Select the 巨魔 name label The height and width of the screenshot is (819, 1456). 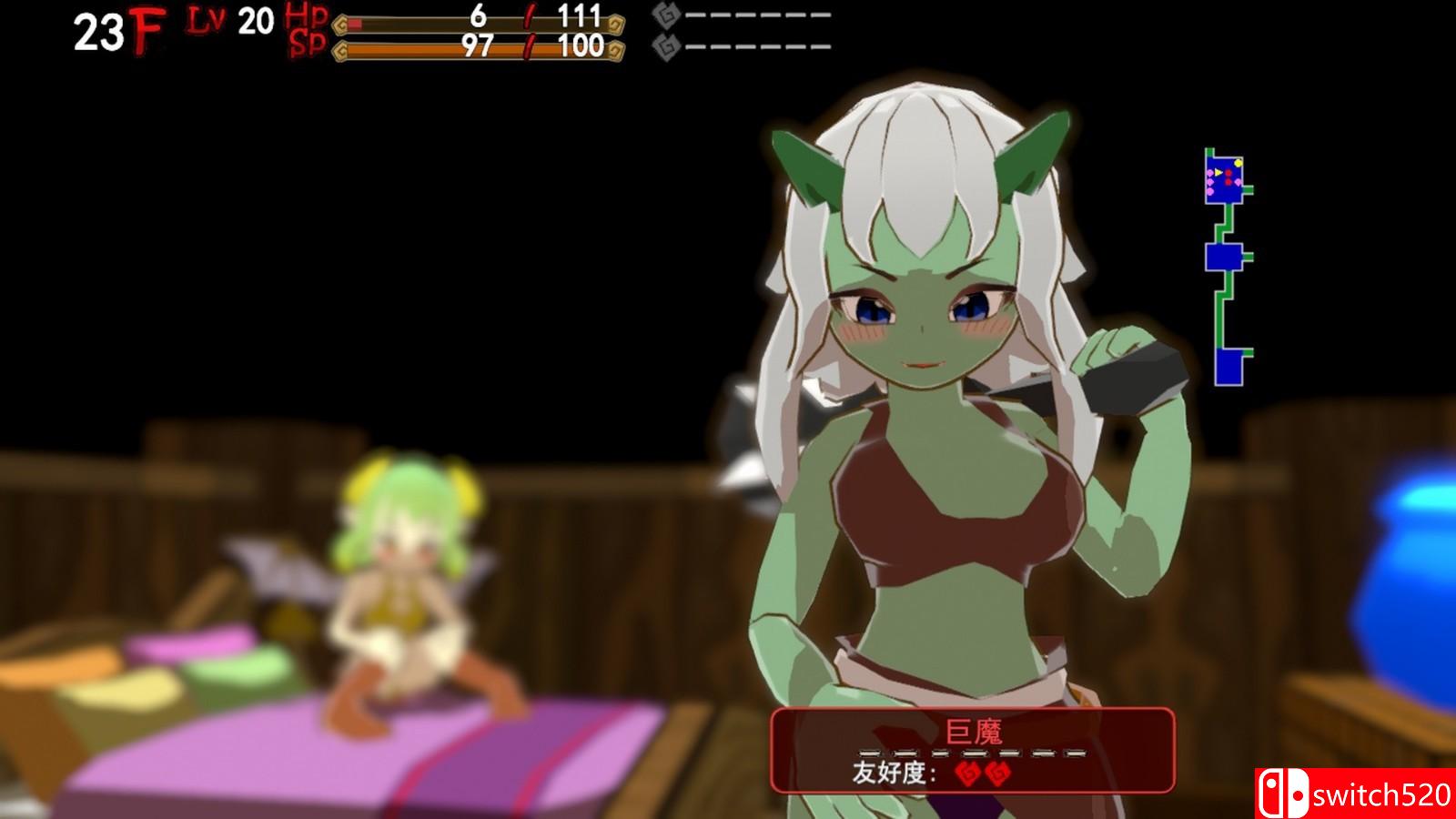click(976, 729)
